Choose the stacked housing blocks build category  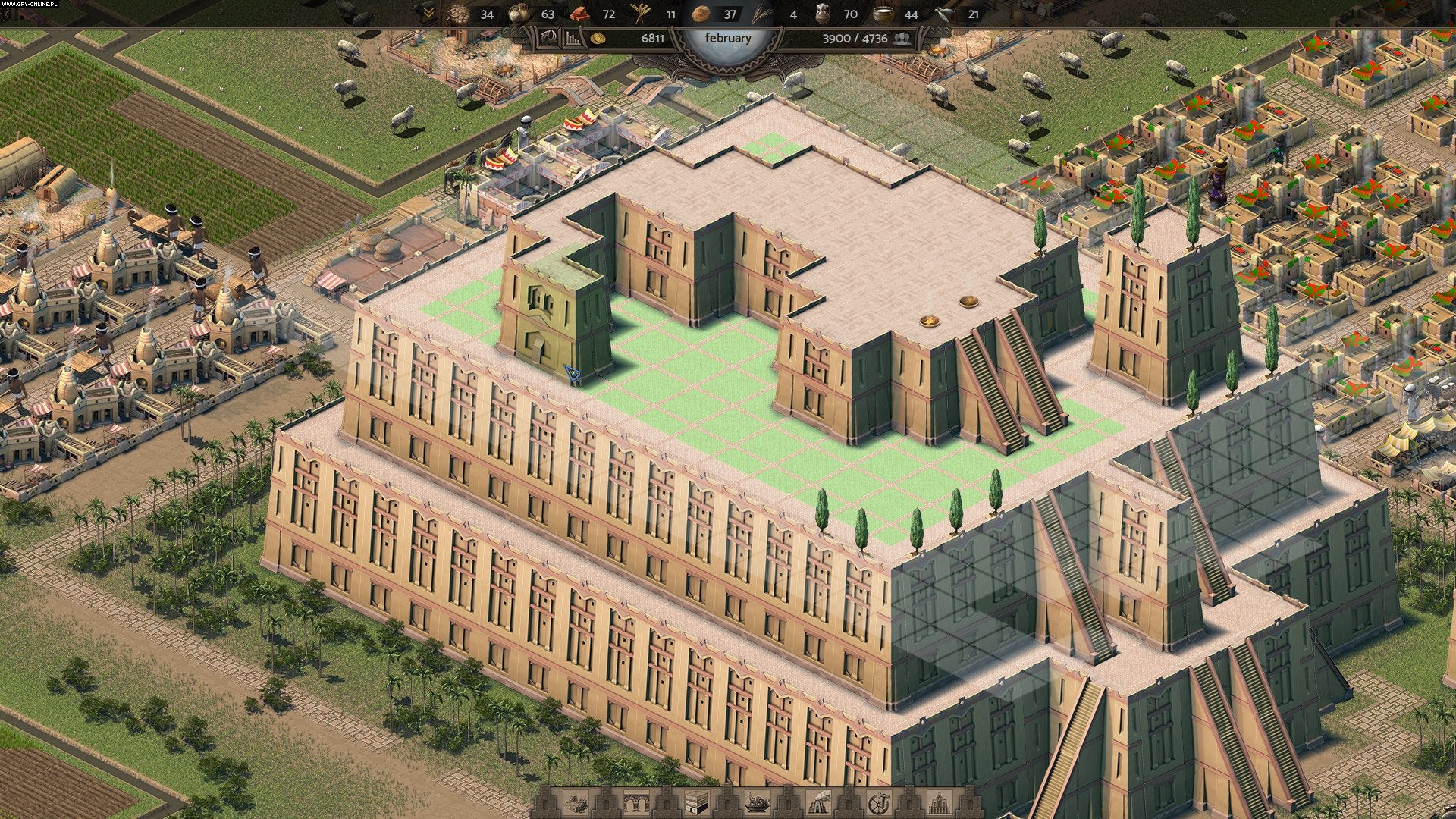(x=695, y=803)
